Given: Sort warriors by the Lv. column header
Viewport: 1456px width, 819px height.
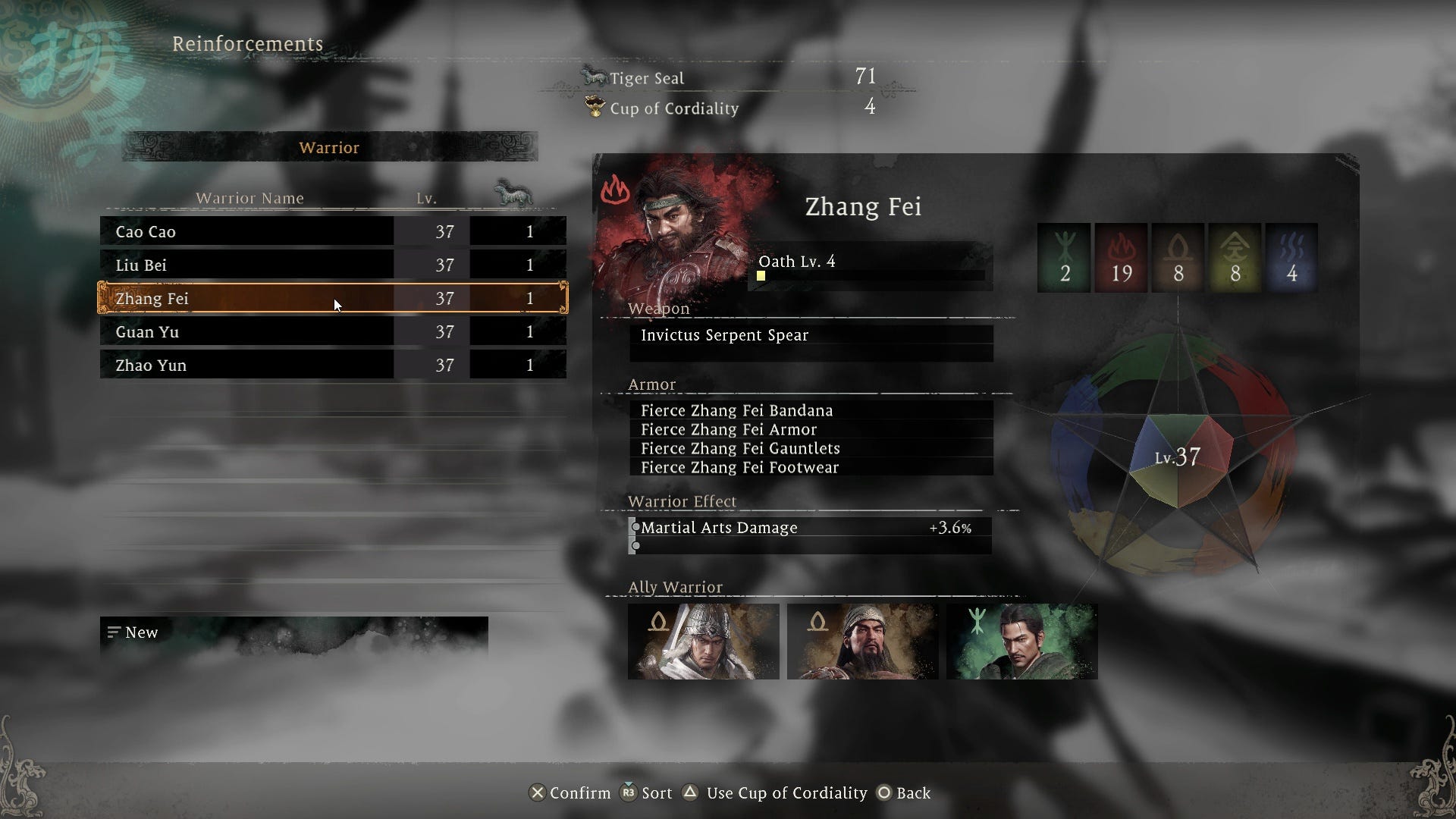Looking at the screenshot, I should tap(426, 199).
